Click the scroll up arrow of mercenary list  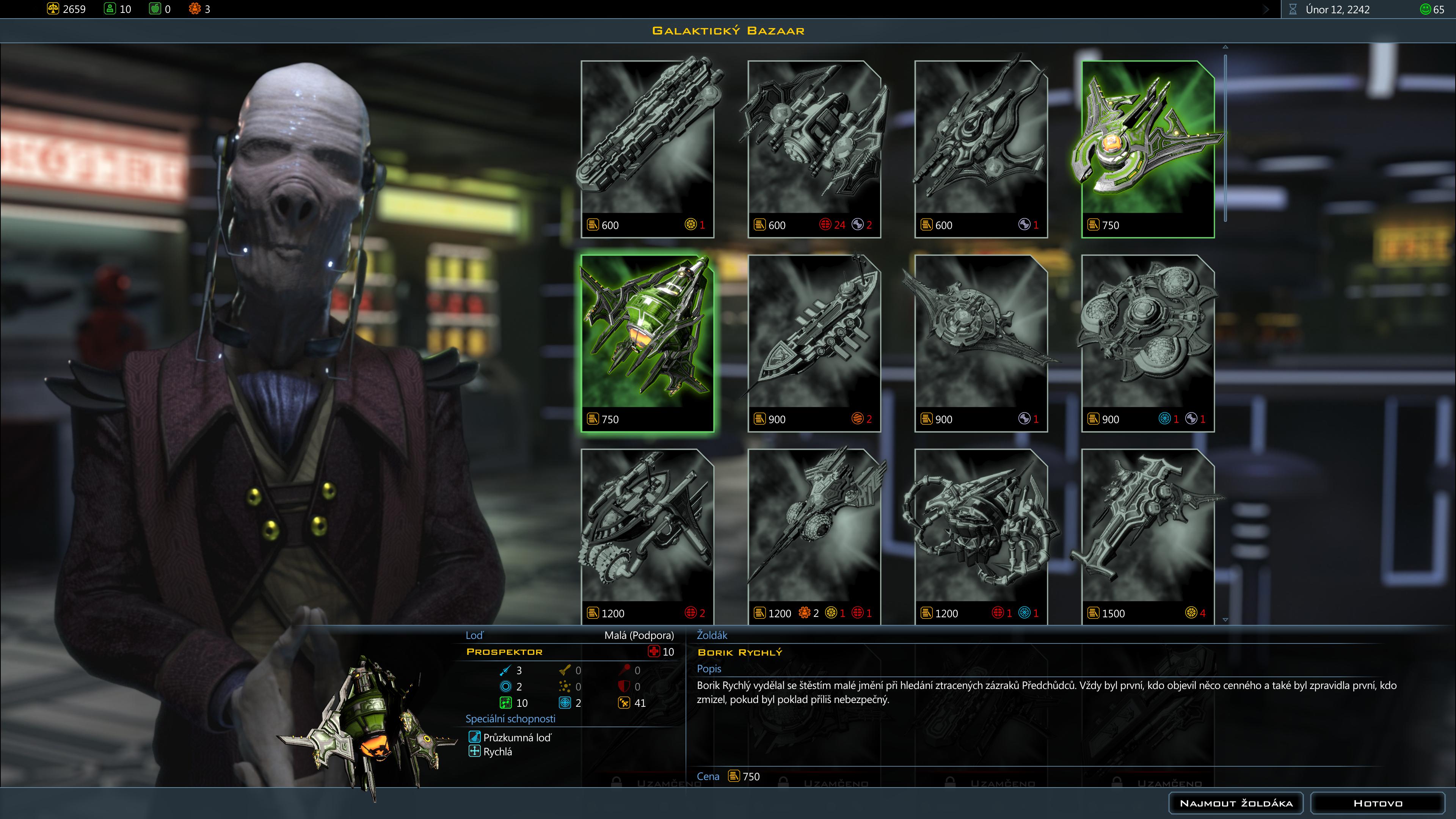(1225, 47)
